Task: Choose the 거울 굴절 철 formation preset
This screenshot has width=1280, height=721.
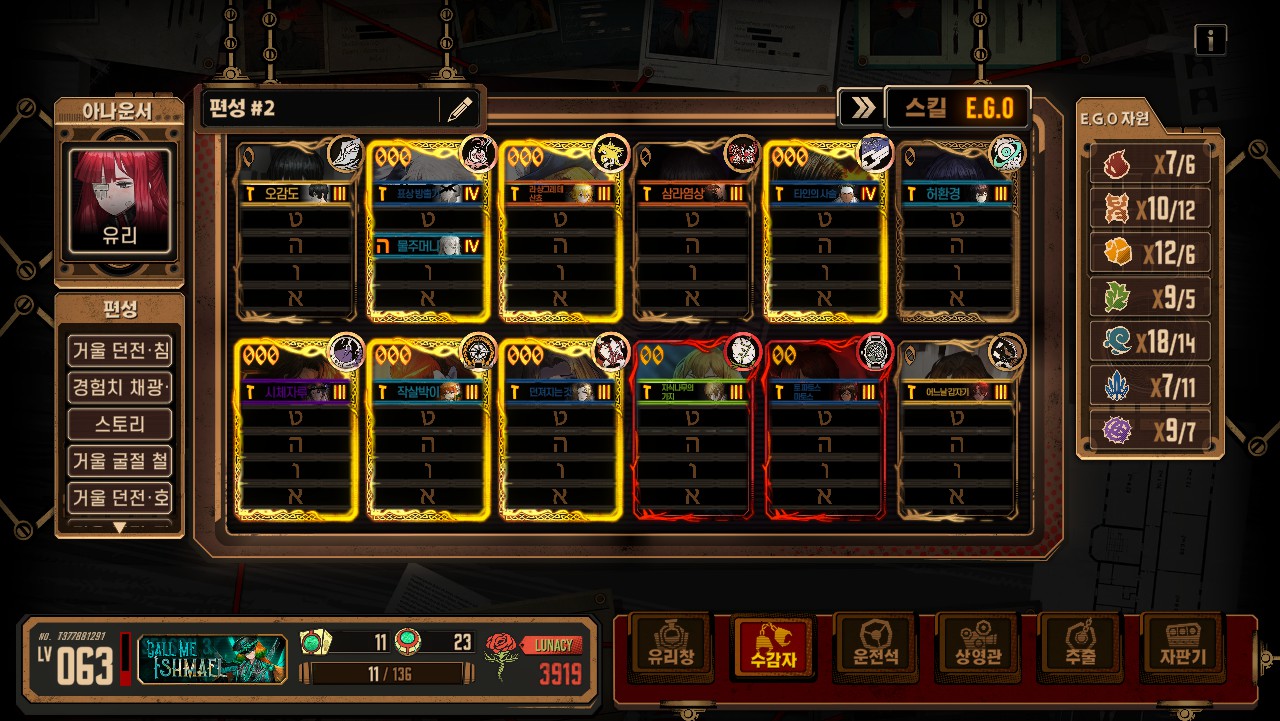Action: (120, 461)
